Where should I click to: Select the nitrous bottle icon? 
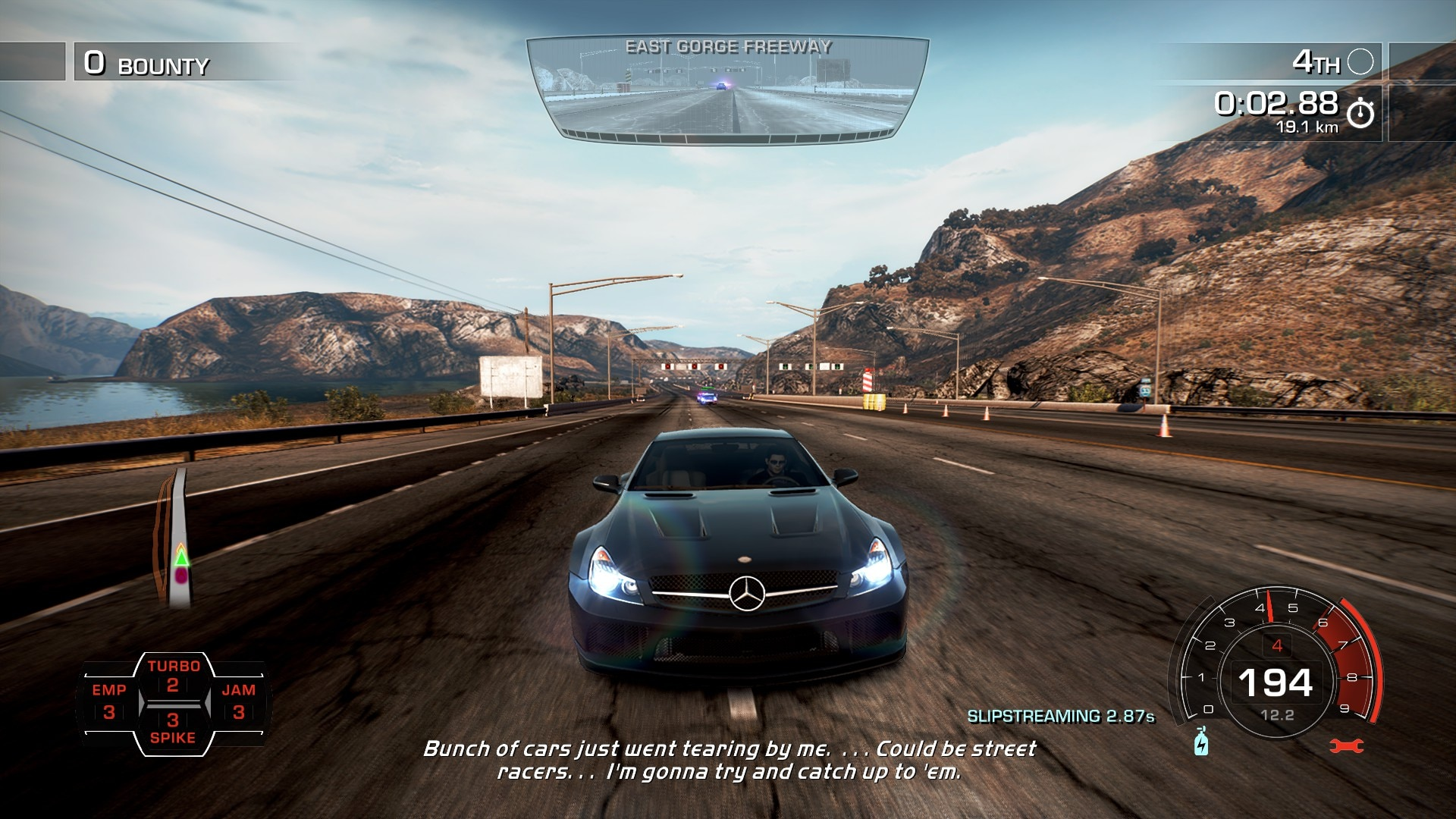tap(1201, 742)
